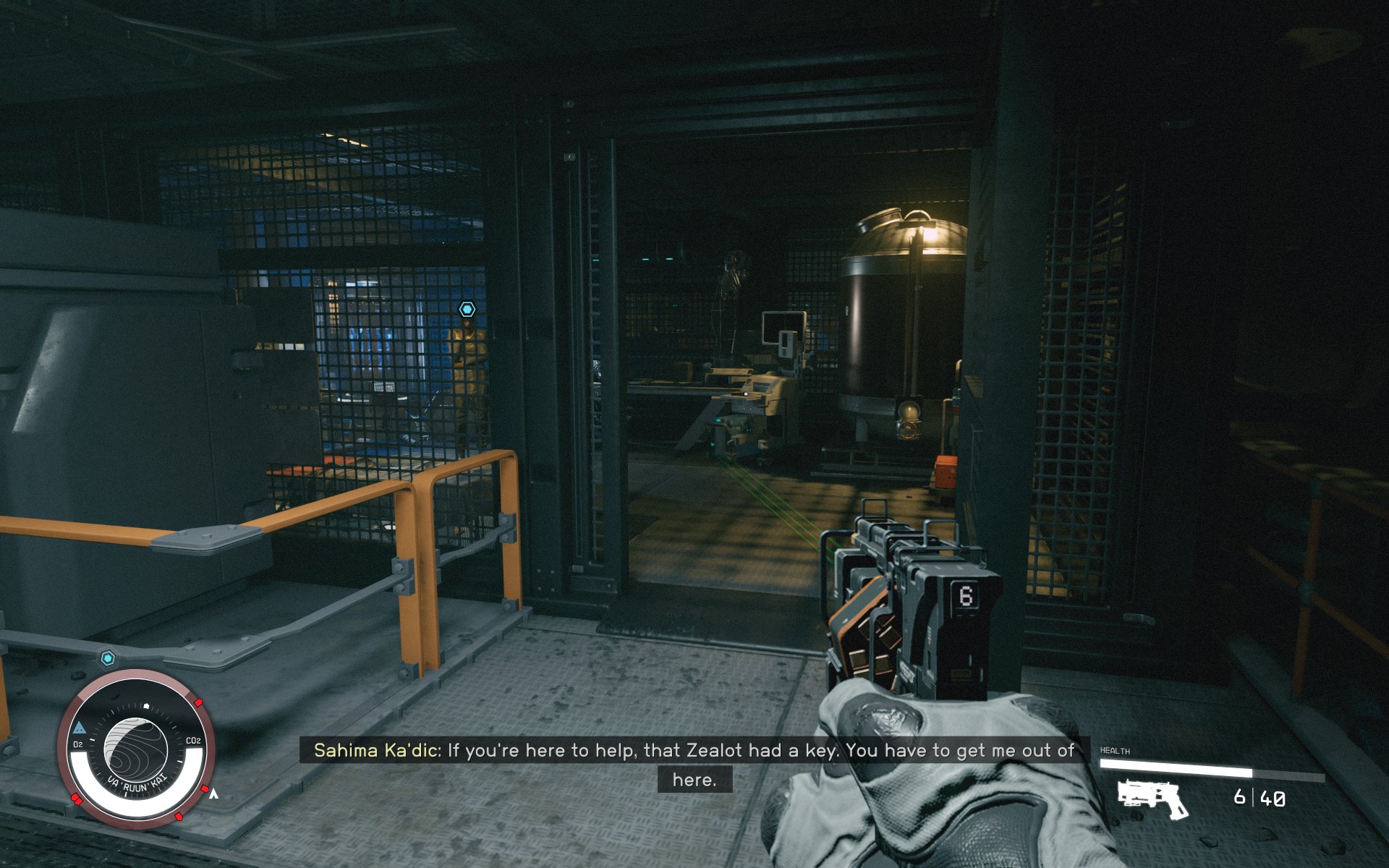Screen dimensions: 1389x868
Task: Click the red enemy marker on the compass's lower-left
Action: point(77,799)
